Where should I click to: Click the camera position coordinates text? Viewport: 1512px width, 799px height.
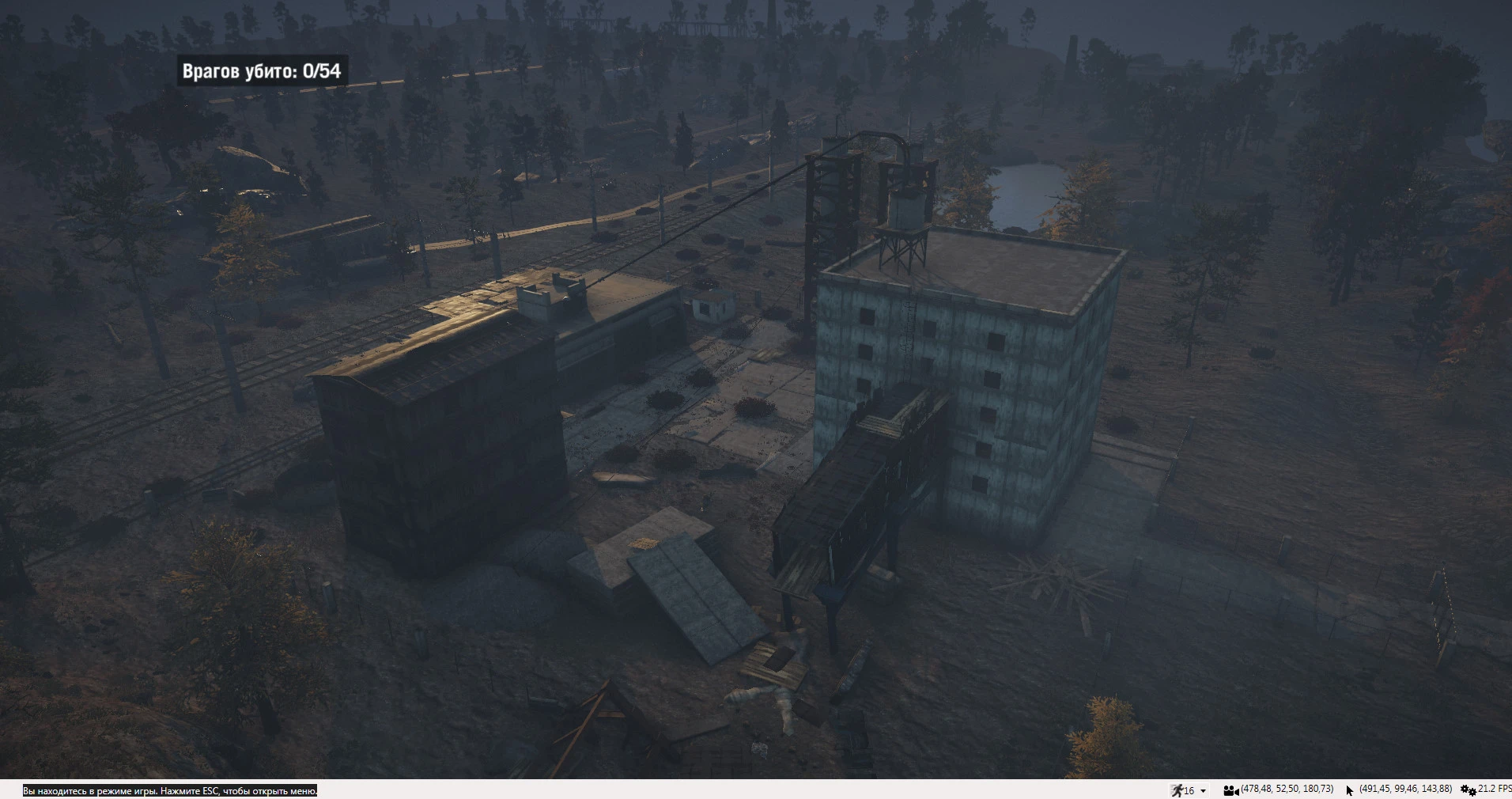[x=1285, y=790]
